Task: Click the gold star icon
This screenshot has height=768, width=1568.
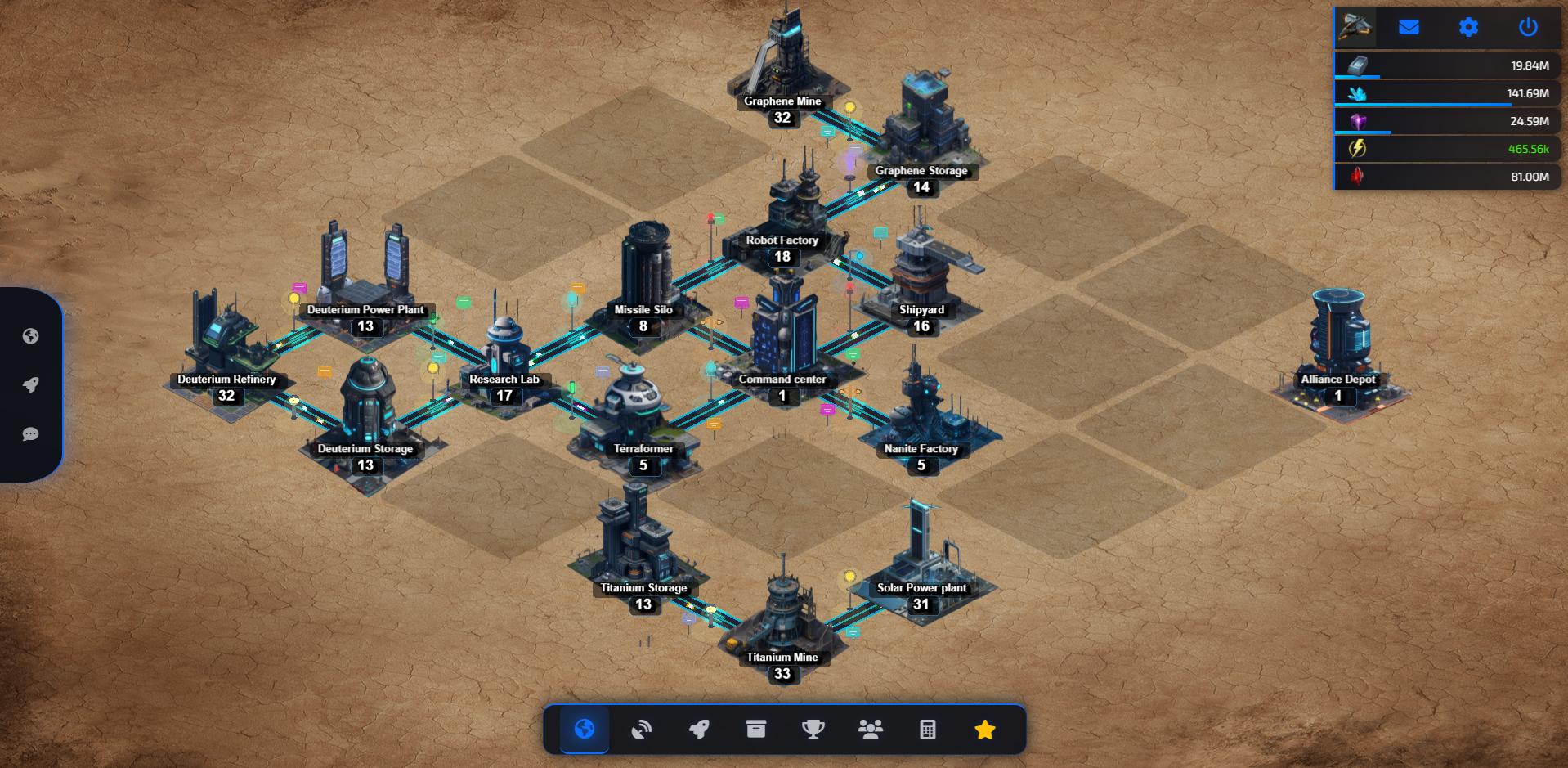Action: pos(985,729)
